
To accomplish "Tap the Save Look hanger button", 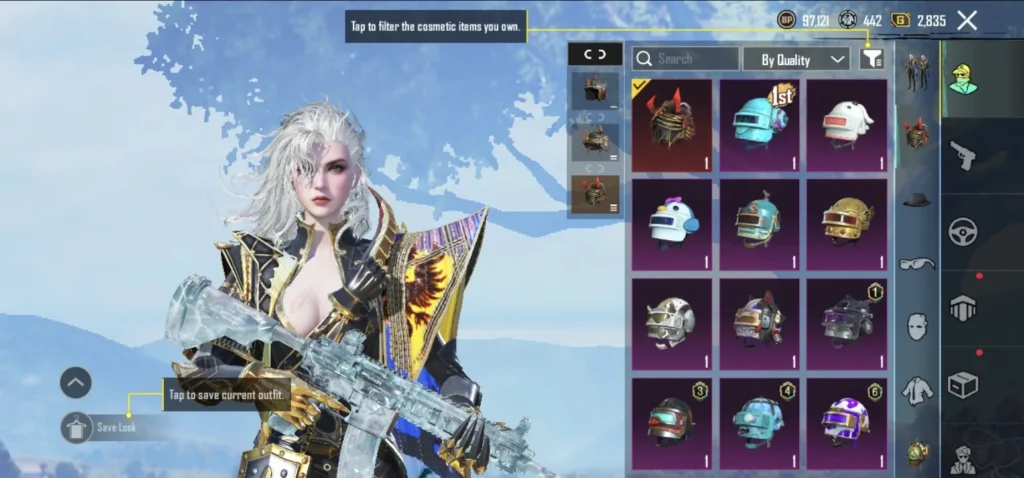I will tap(77, 428).
